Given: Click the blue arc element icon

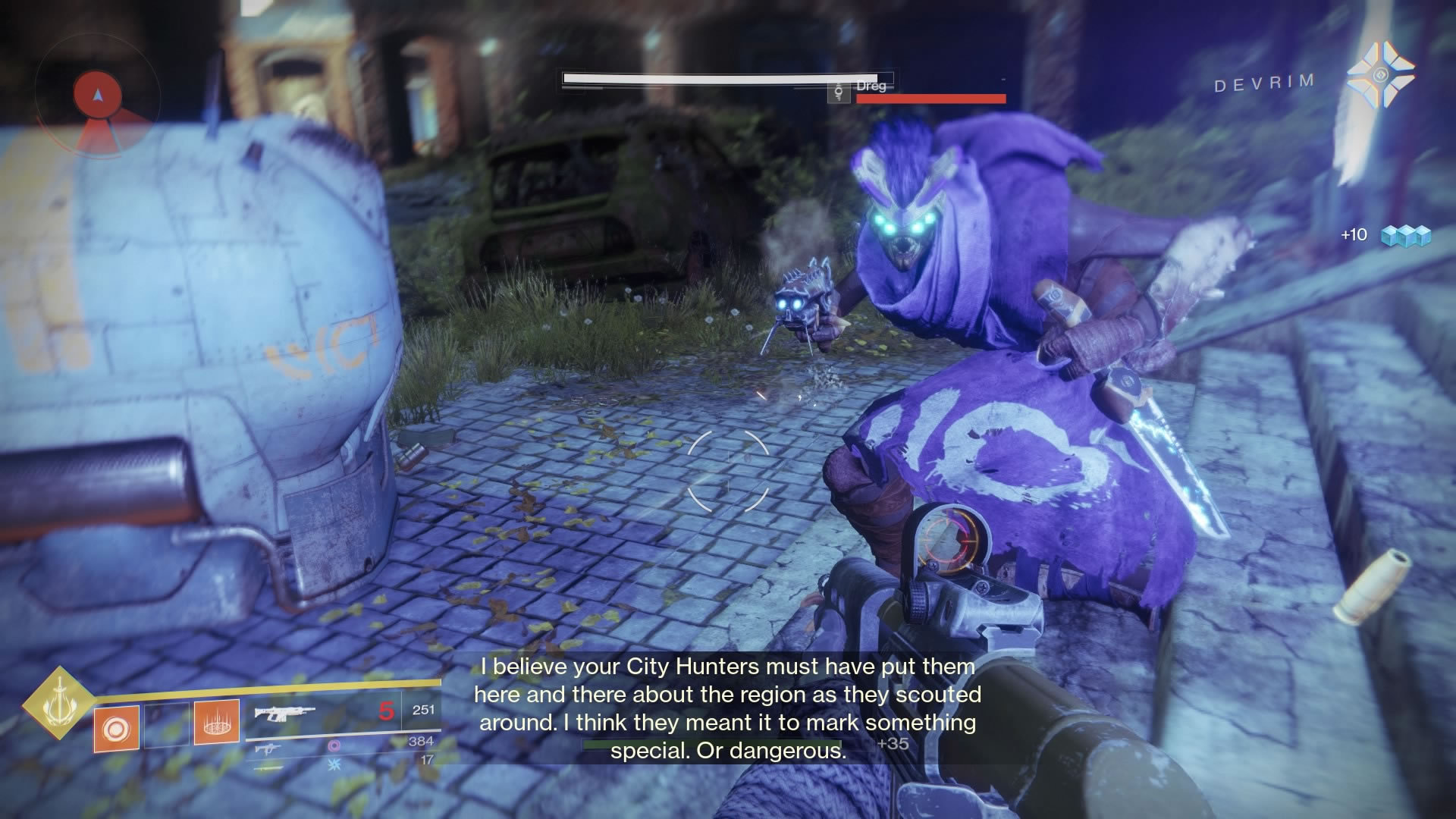Looking at the screenshot, I should 335,765.
